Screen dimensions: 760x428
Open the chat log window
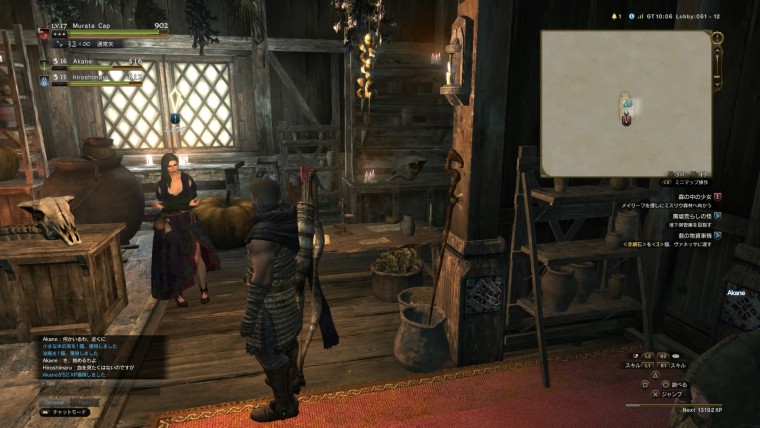click(x=90, y=360)
